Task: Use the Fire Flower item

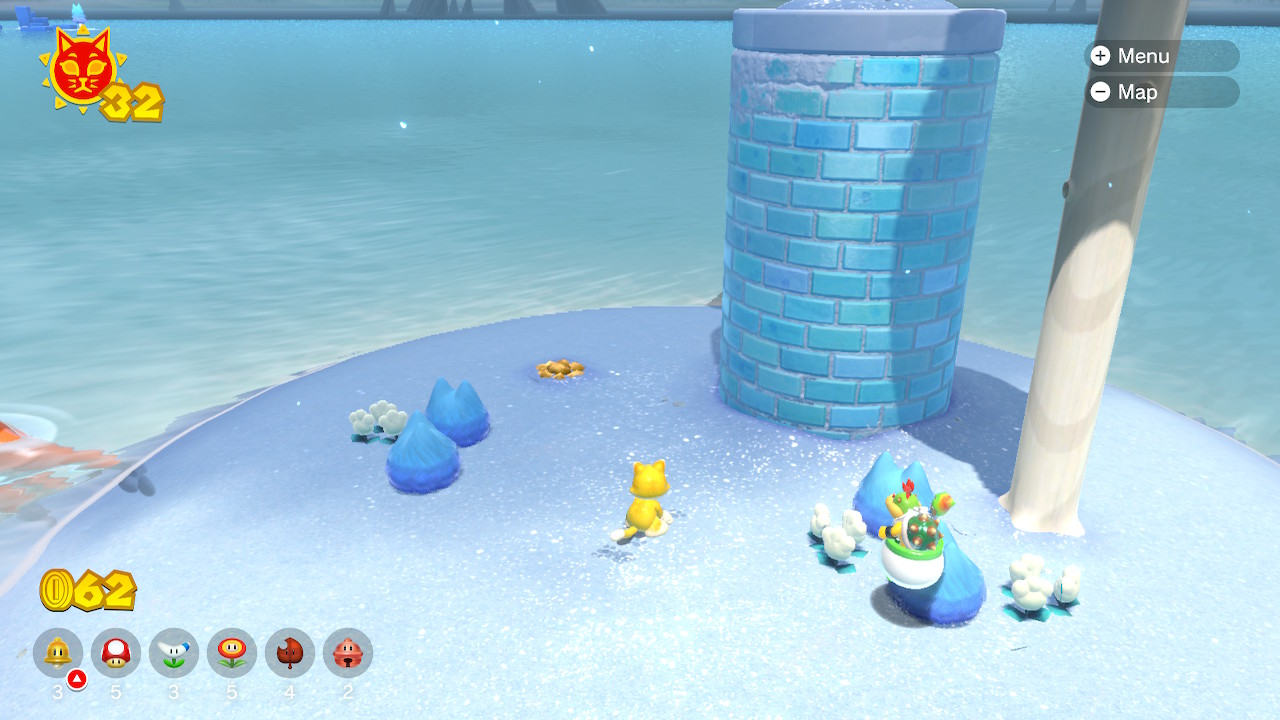Action: click(x=232, y=653)
